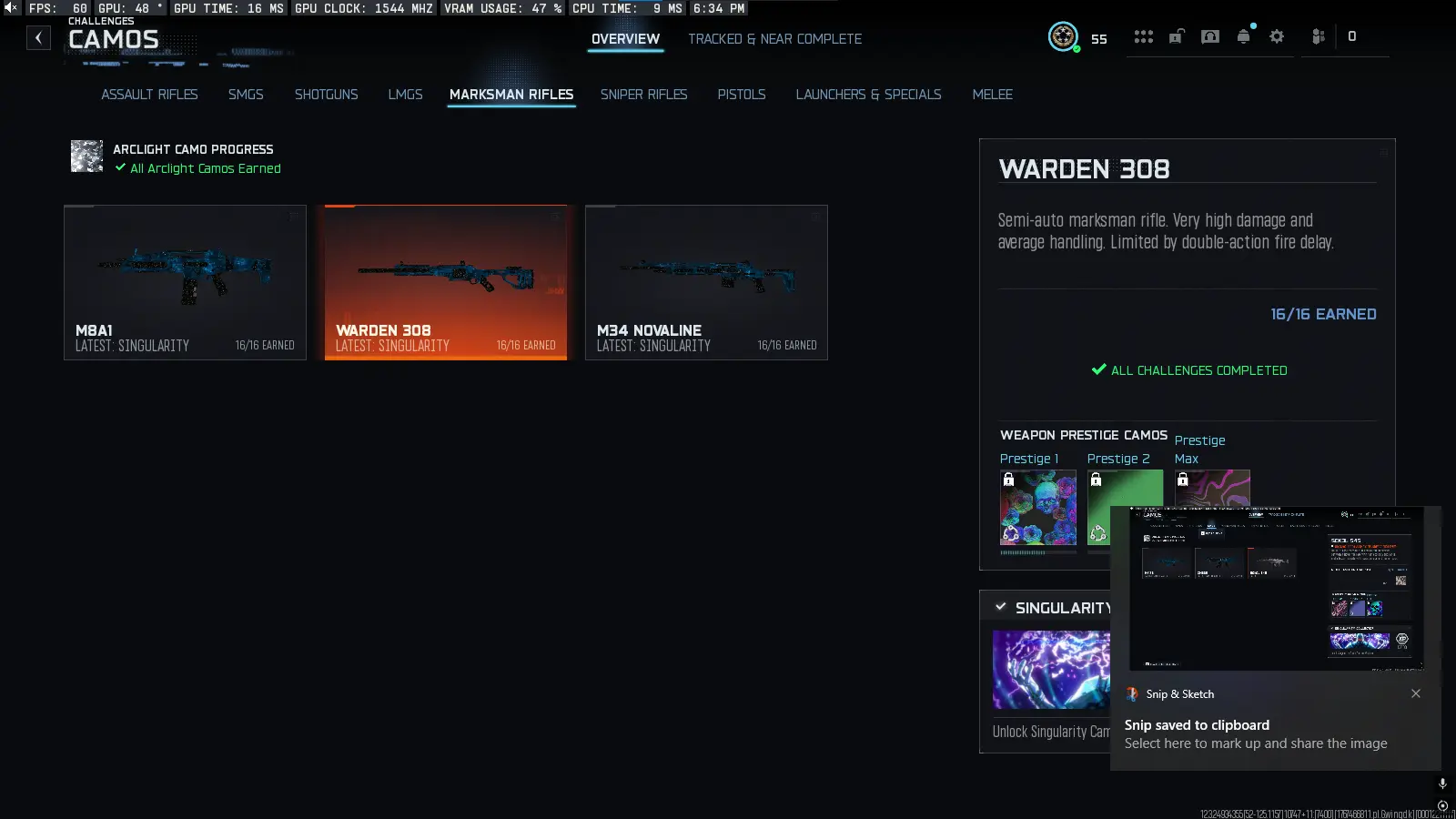Viewport: 1456px width, 819px height.
Task: Click the Prestige 1 camo progress bar
Action: click(1037, 551)
